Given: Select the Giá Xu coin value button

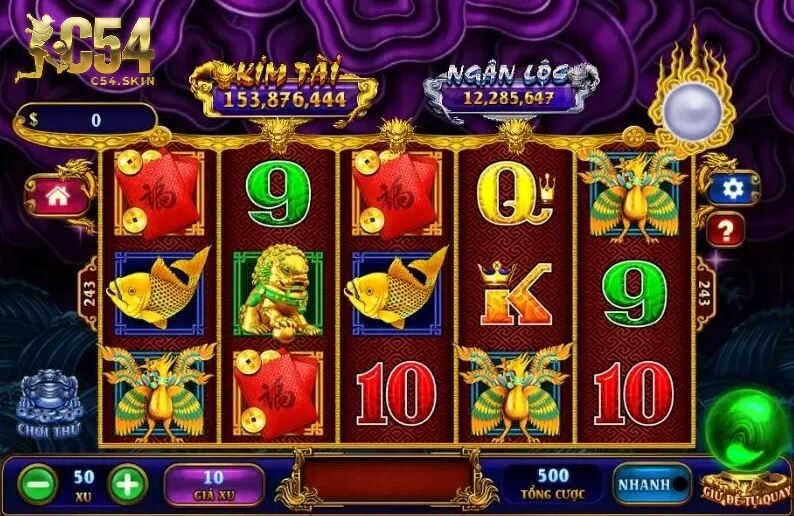Looking at the screenshot, I should [214, 483].
